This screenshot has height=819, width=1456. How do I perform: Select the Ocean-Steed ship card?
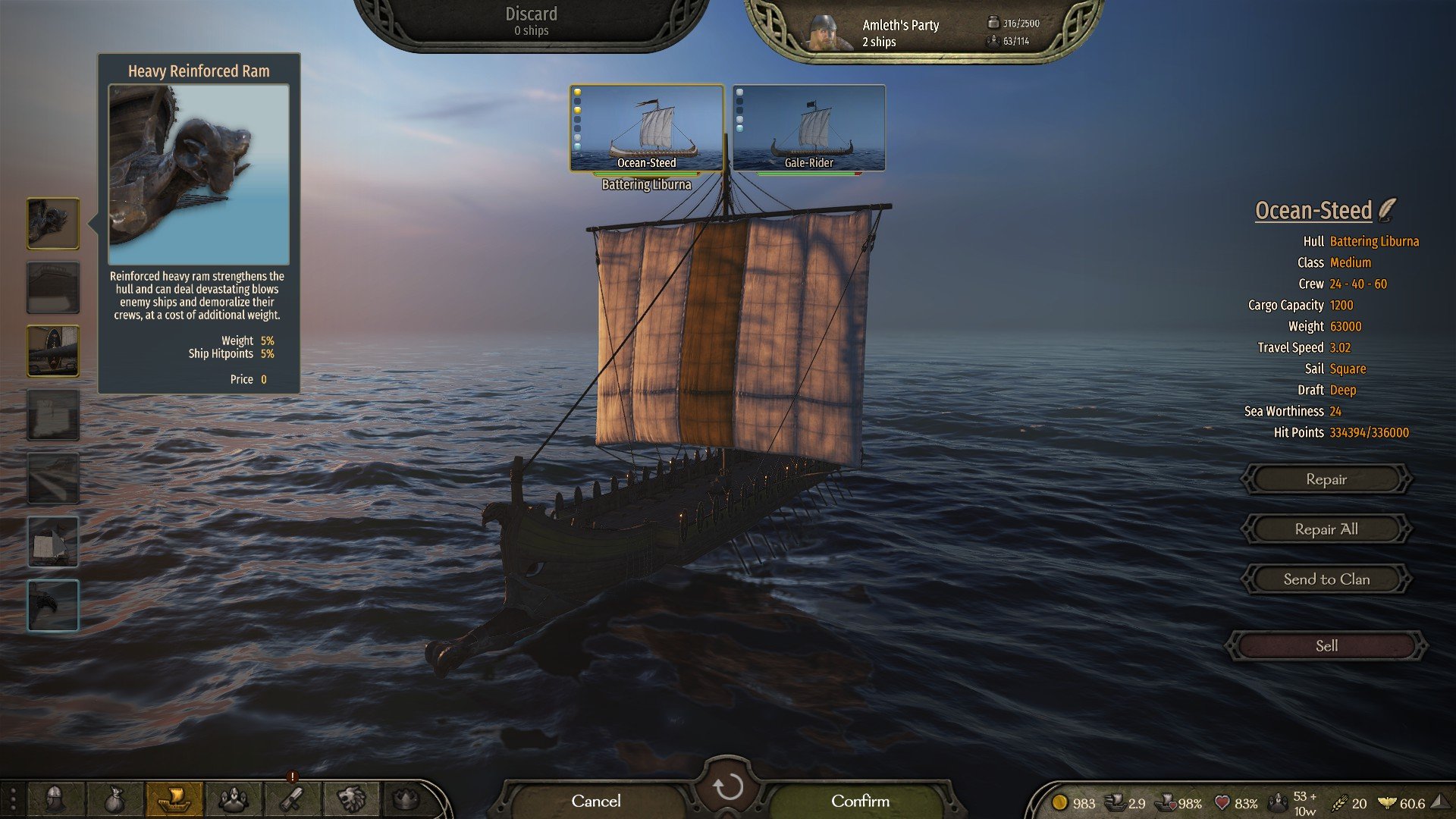[x=646, y=127]
